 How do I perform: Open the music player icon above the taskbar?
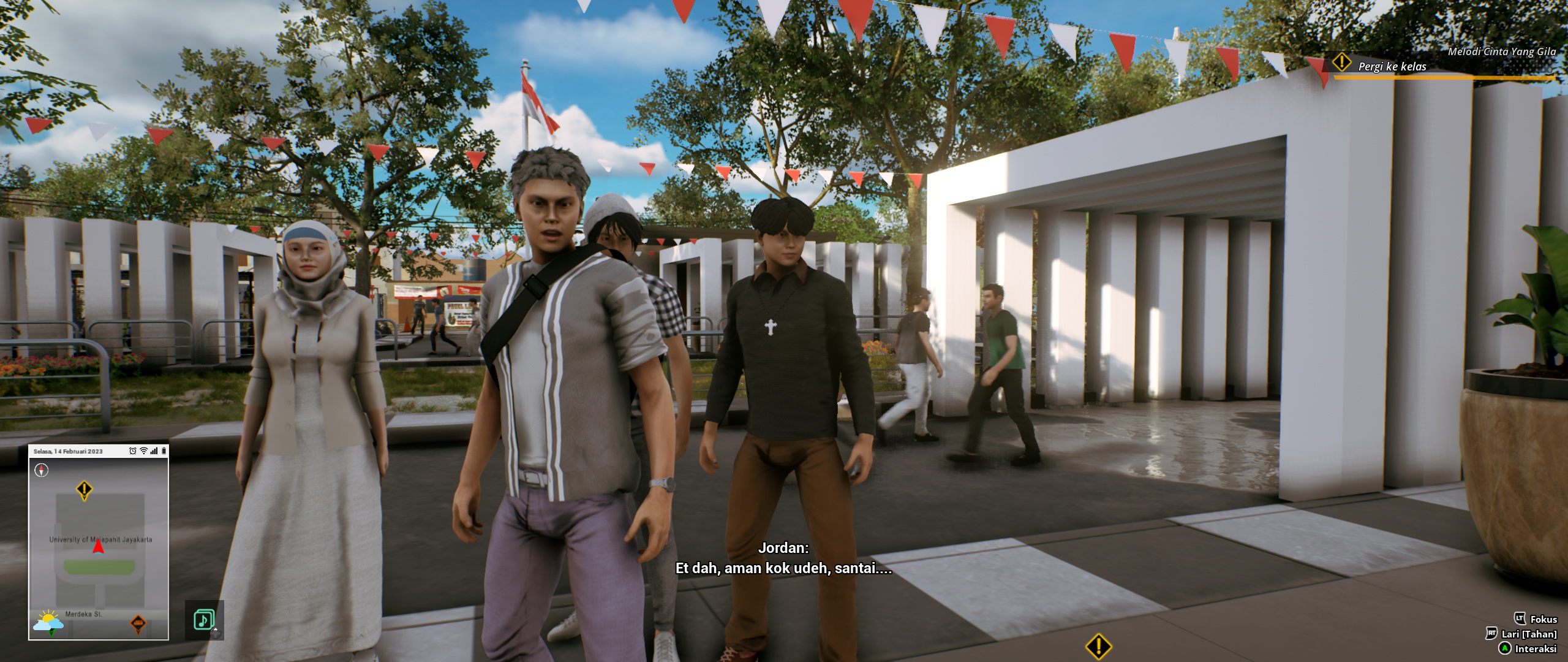coord(203,619)
